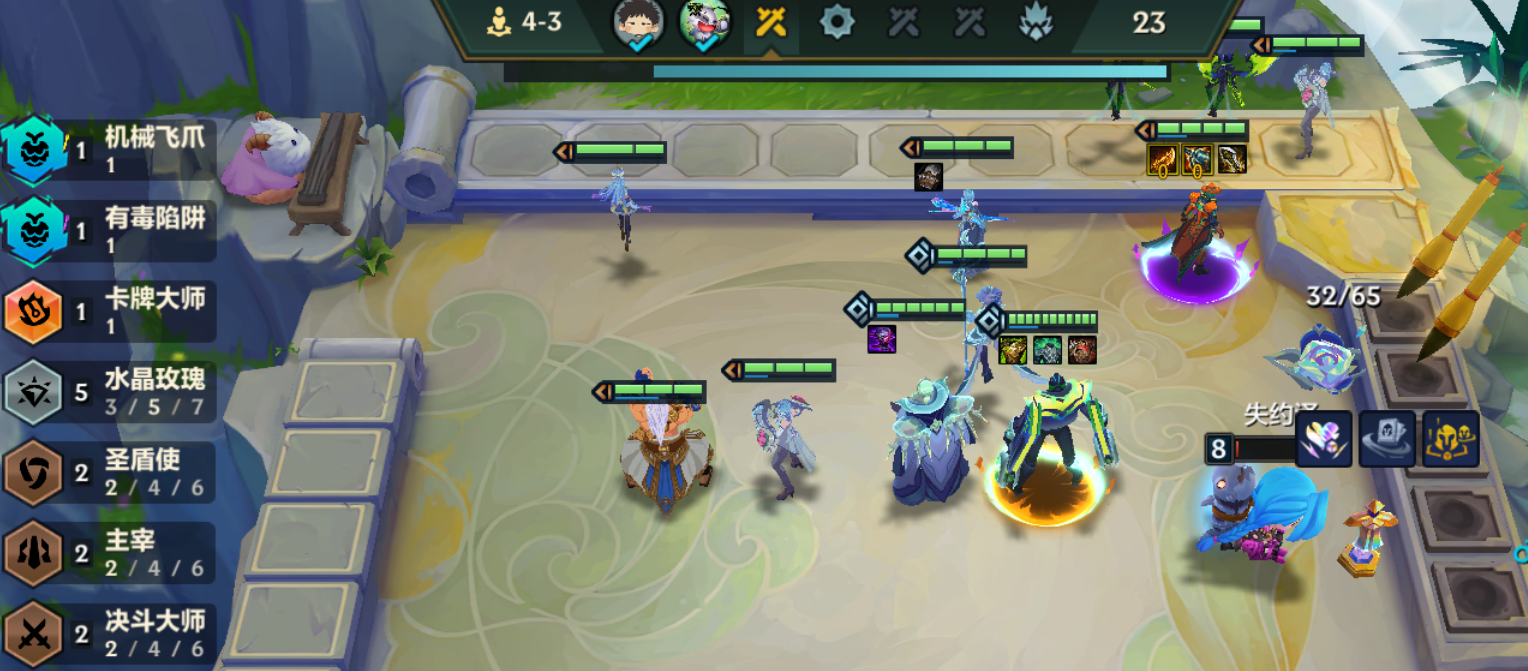View the 主宰 trait details

coord(108,553)
